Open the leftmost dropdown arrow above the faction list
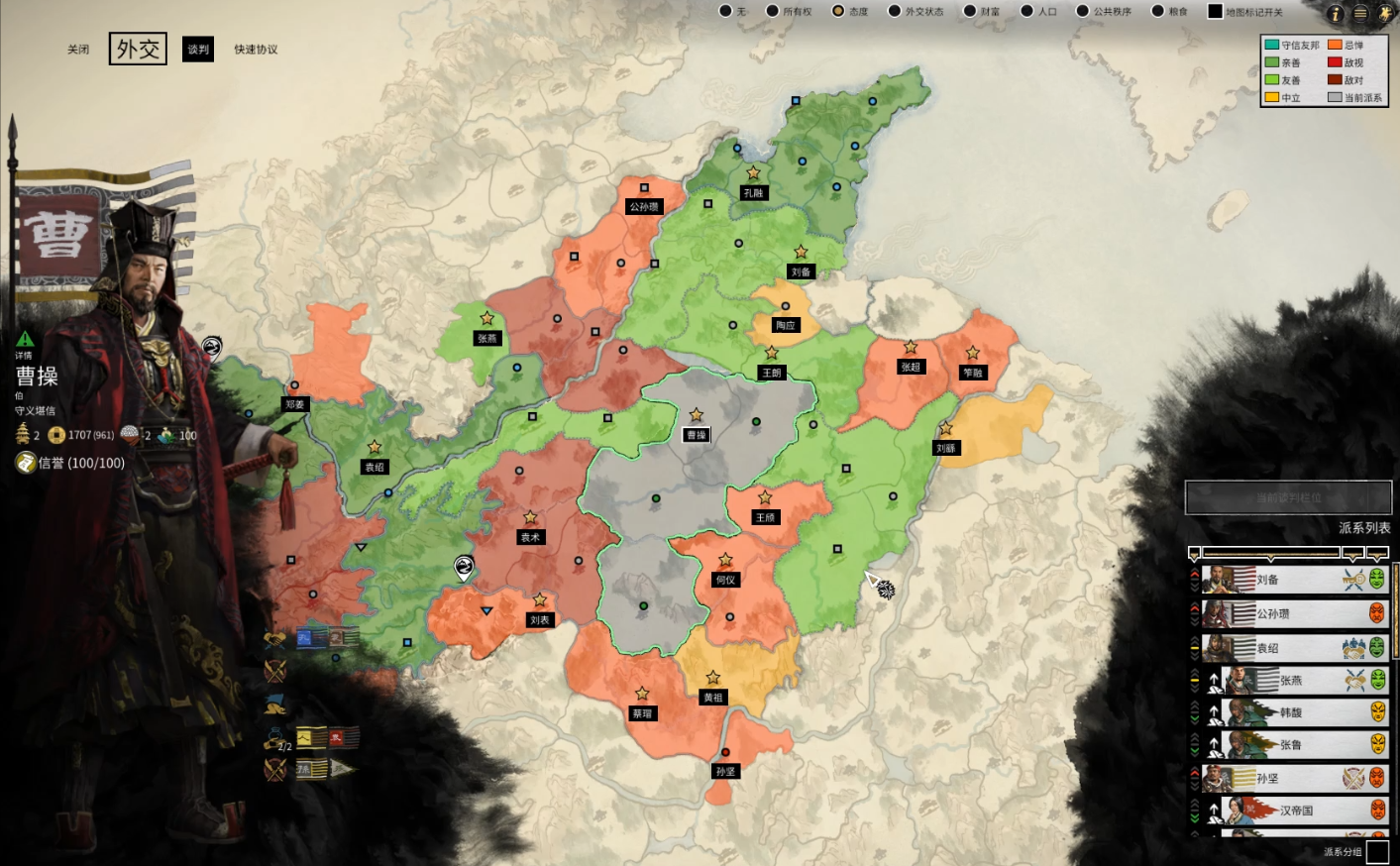This screenshot has width=1400, height=866. click(x=1194, y=554)
